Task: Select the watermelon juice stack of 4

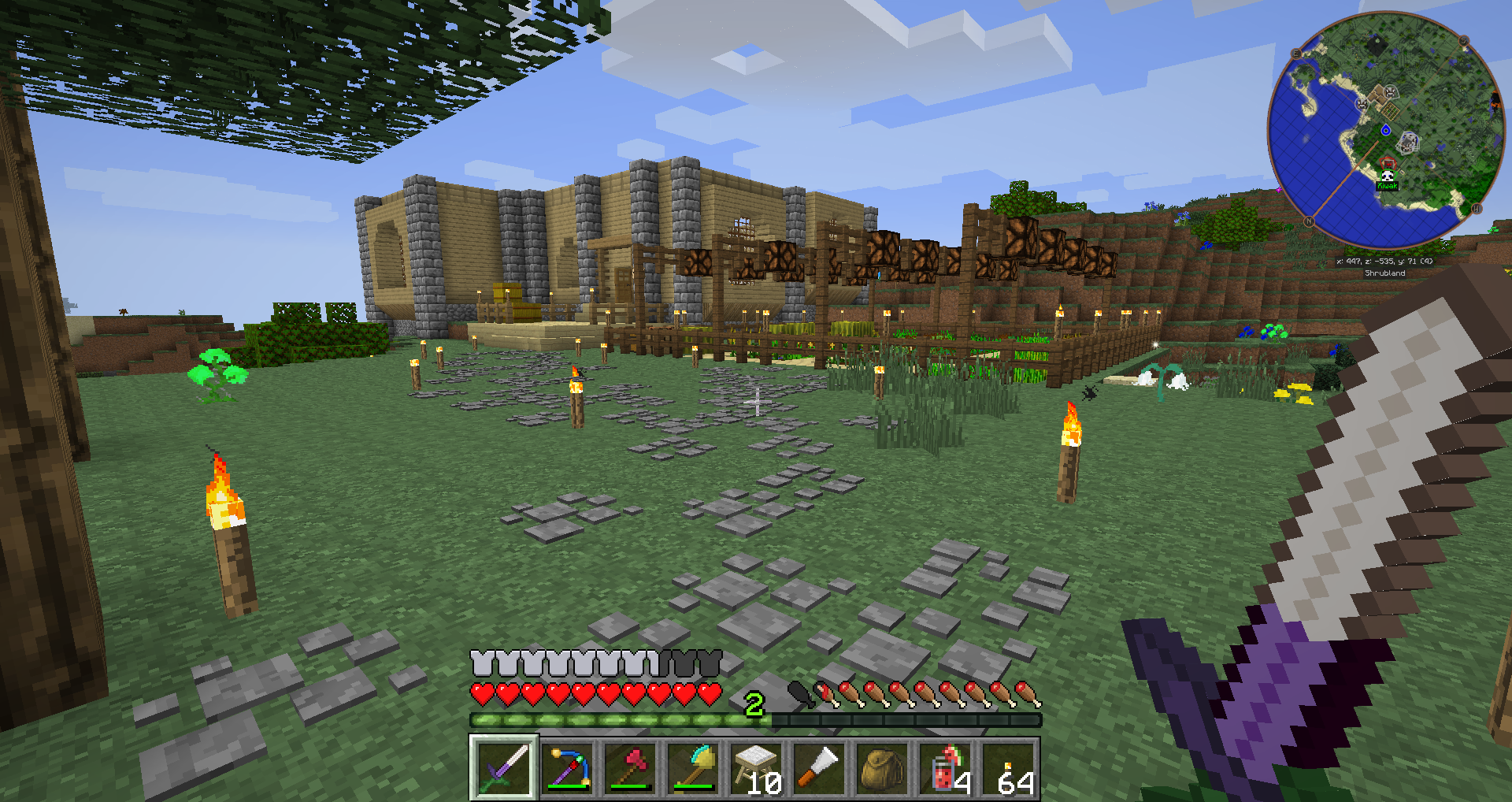Action: pos(946,768)
